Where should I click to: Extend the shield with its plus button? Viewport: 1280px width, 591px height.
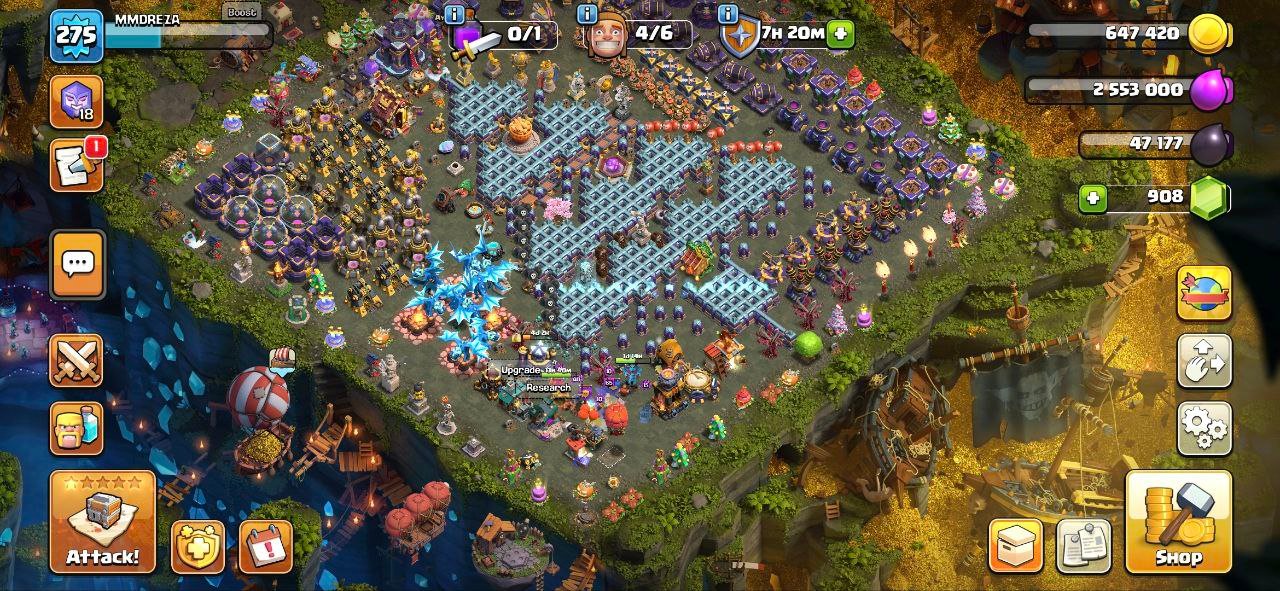(840, 33)
